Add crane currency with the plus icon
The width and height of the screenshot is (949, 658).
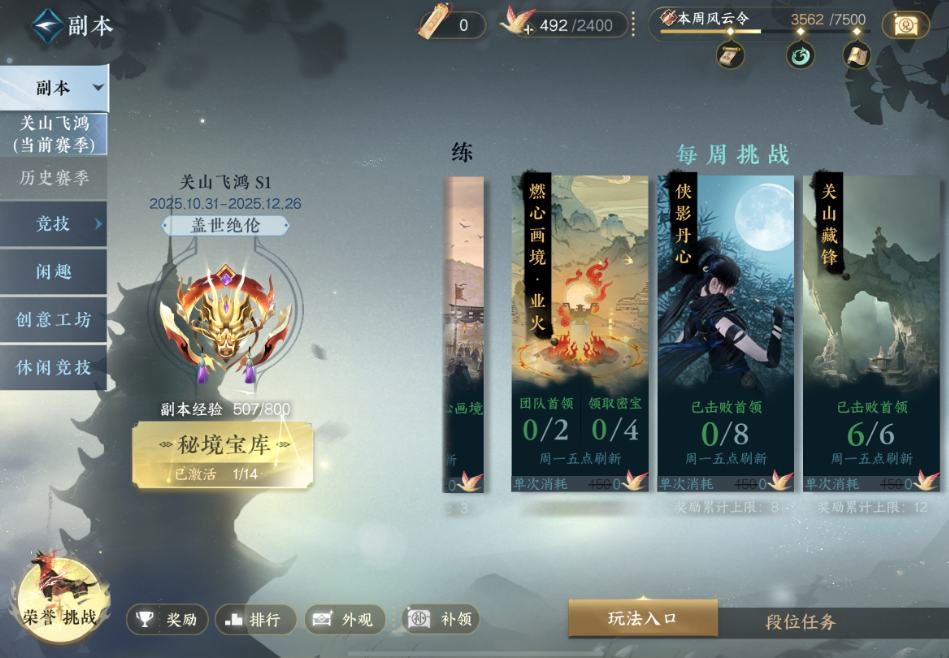[x=529, y=30]
